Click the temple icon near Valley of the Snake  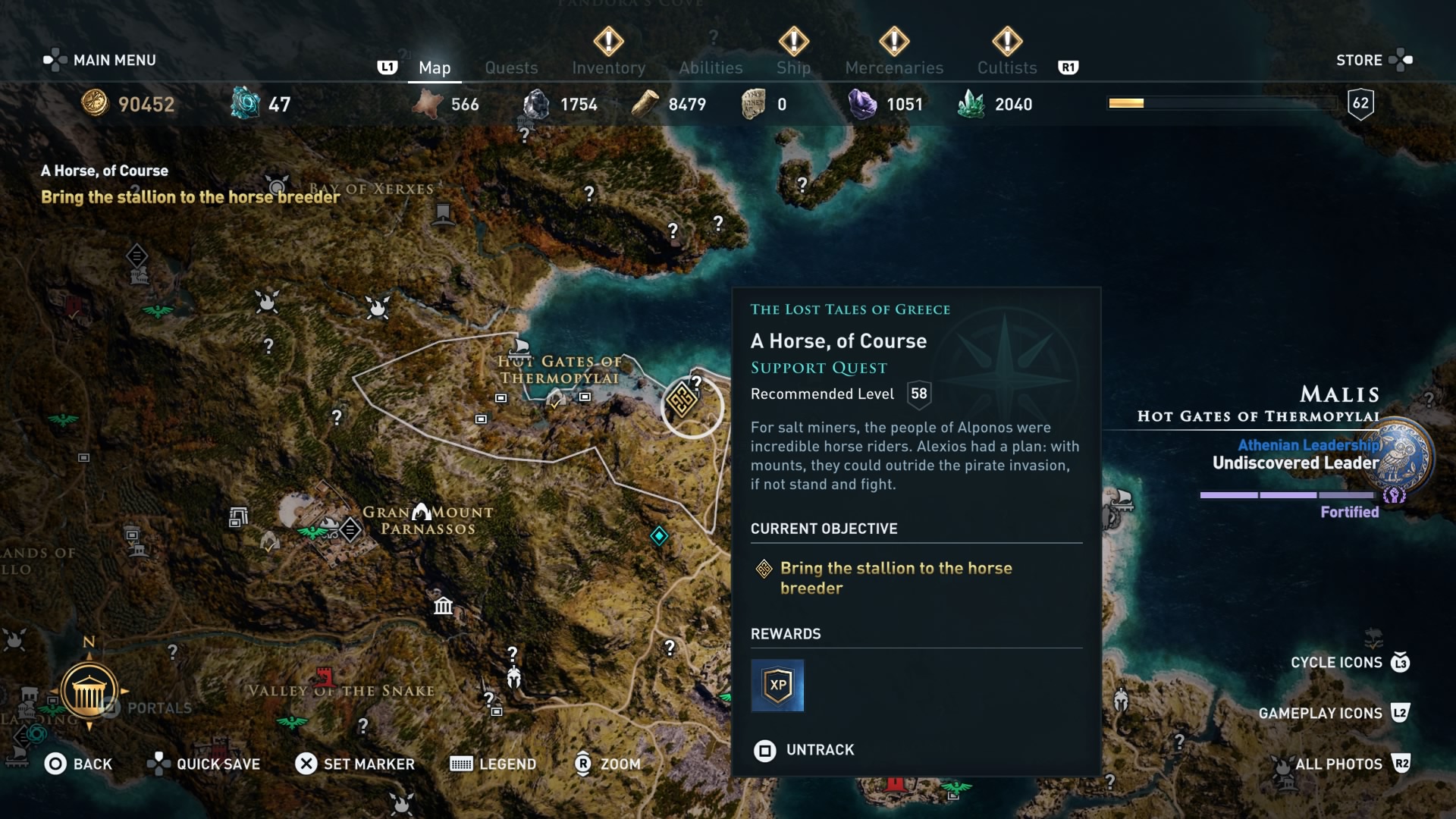click(x=442, y=607)
